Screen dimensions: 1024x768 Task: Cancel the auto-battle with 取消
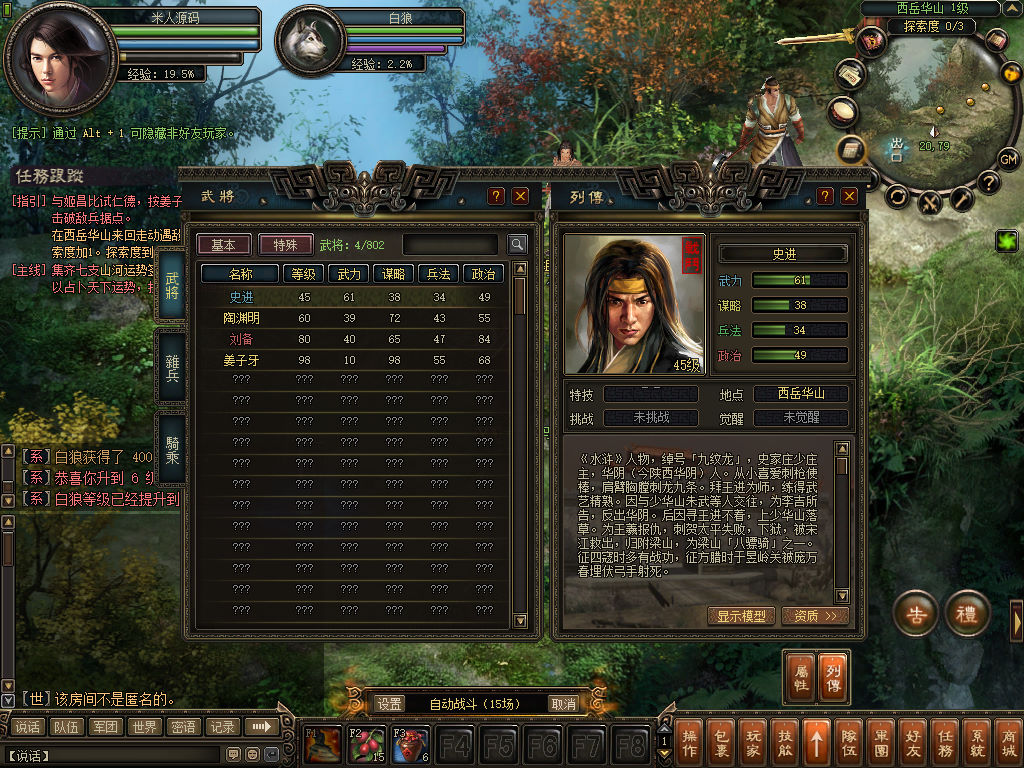tap(564, 704)
